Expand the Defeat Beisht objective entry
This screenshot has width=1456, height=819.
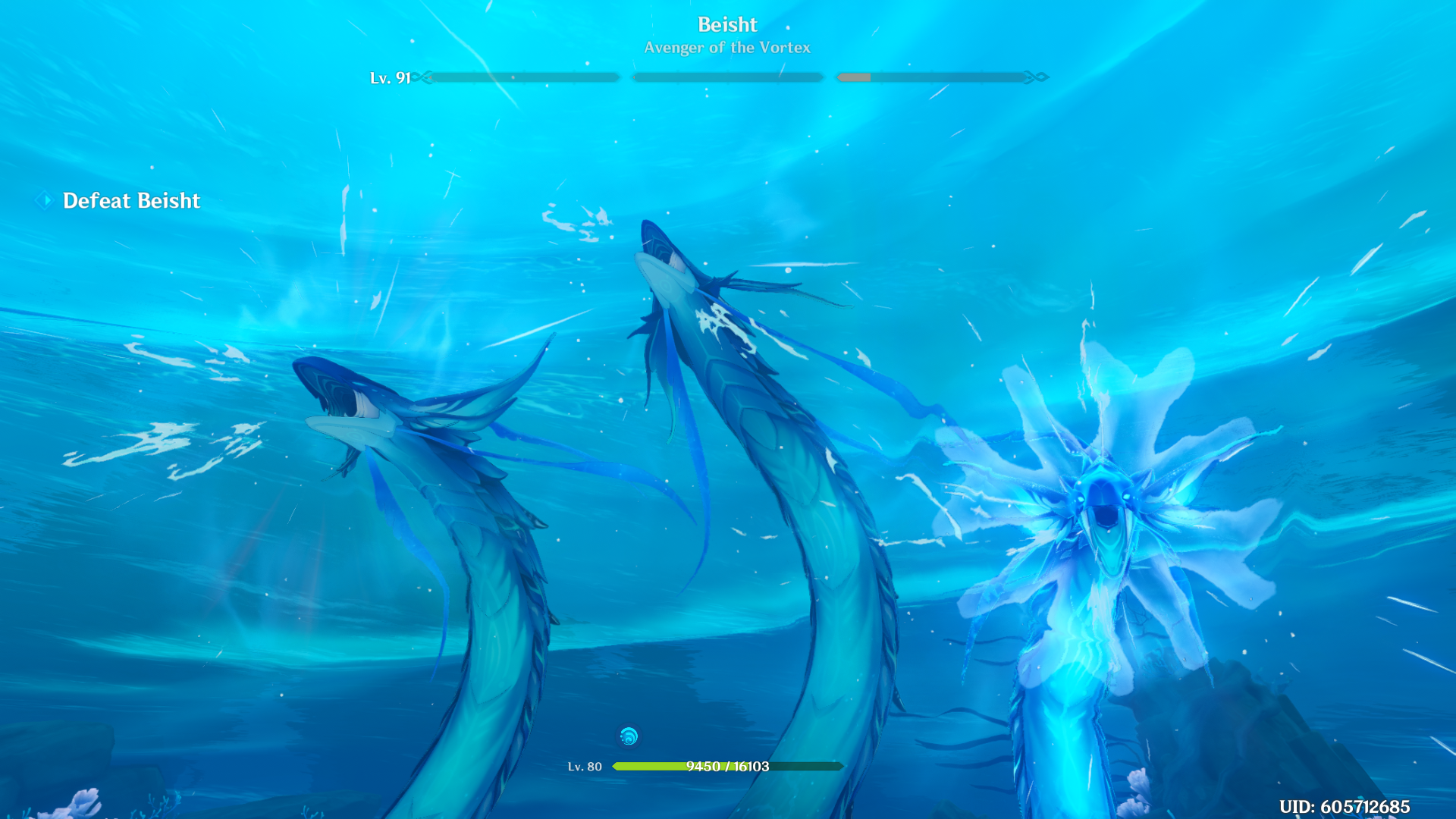[131, 200]
